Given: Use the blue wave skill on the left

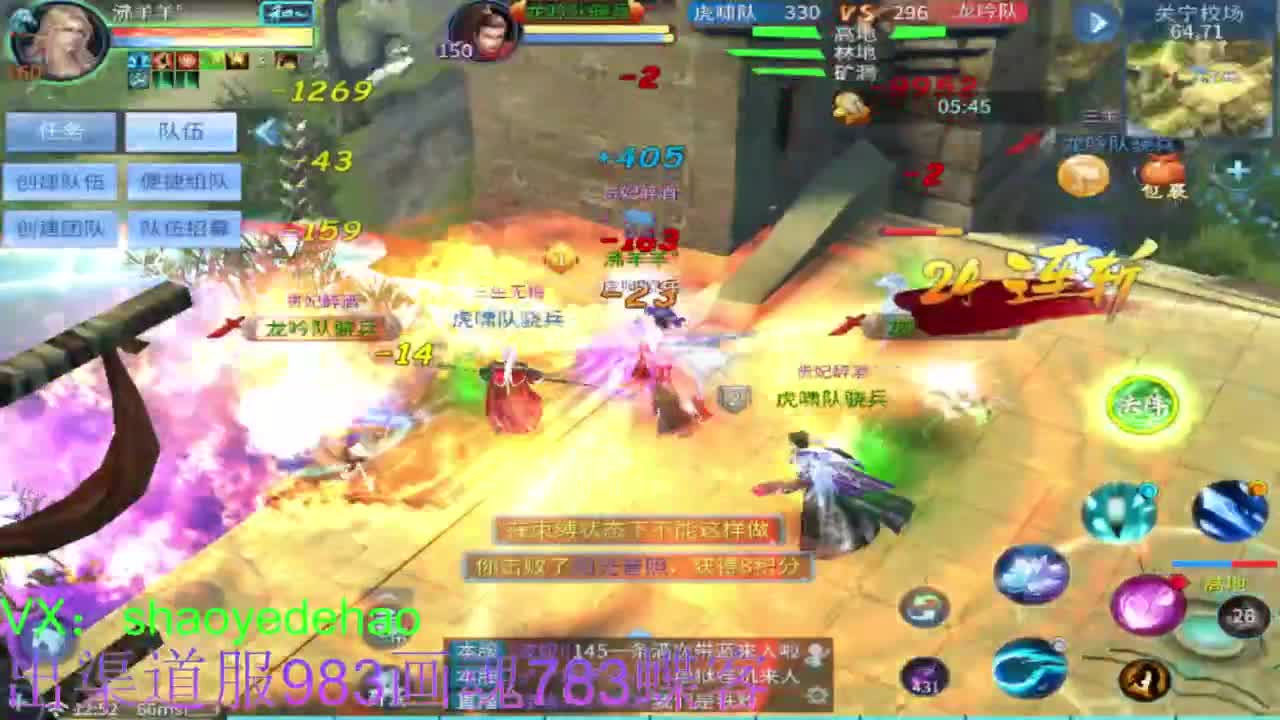Looking at the screenshot, I should (1029, 668).
